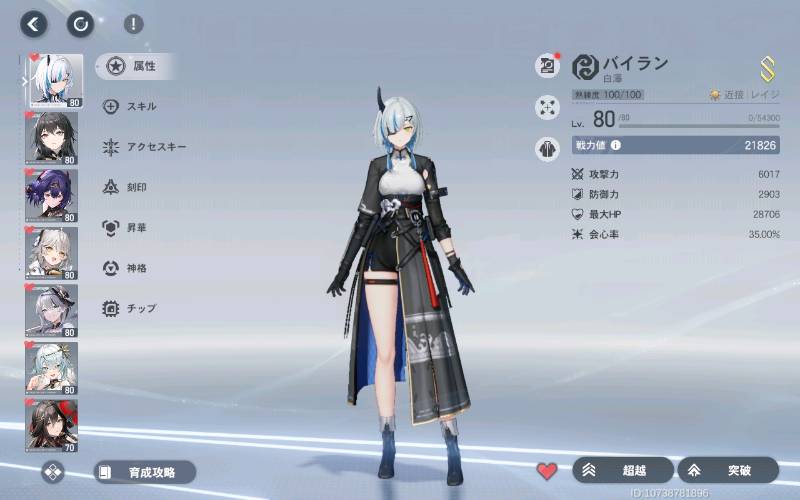
Task: Open the 突破 breakthrough button
Action: pos(728,470)
